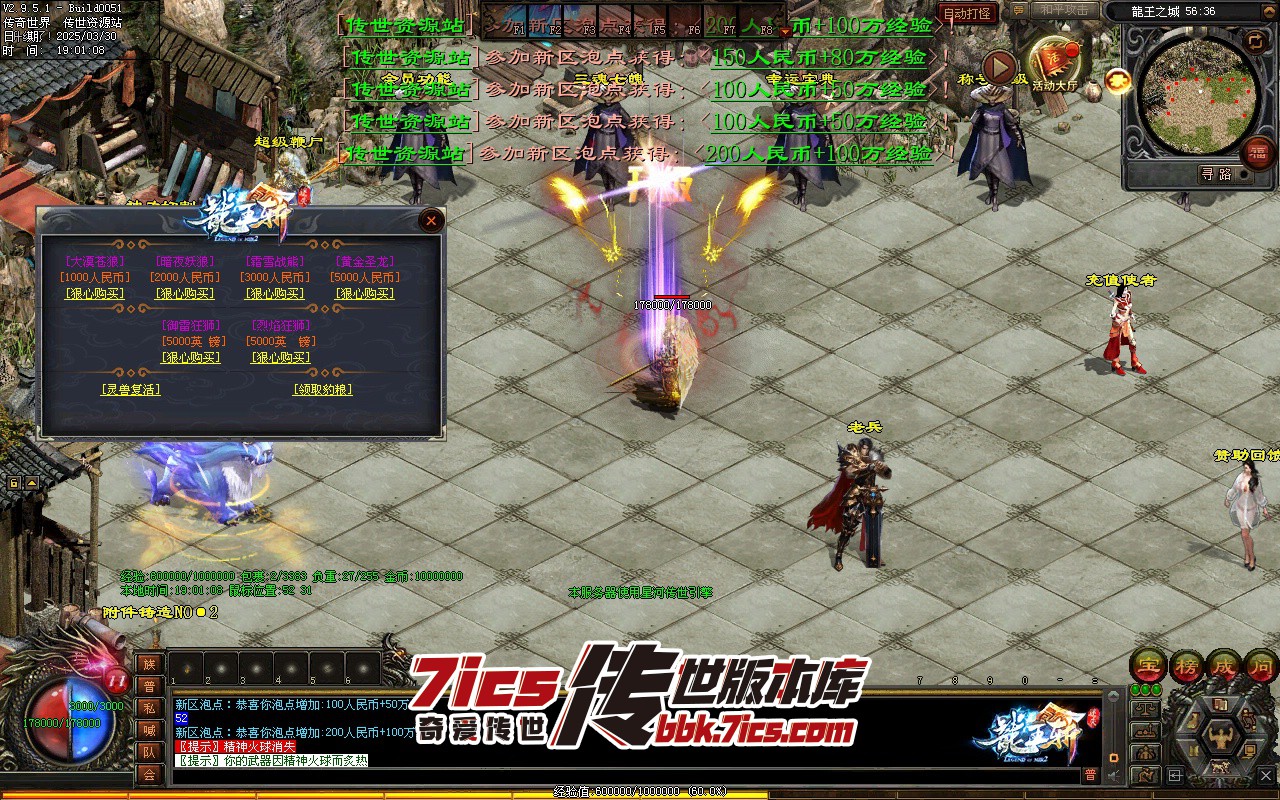
Task: Open the 活动大厅 activity hall icon
Action: 1054,67
